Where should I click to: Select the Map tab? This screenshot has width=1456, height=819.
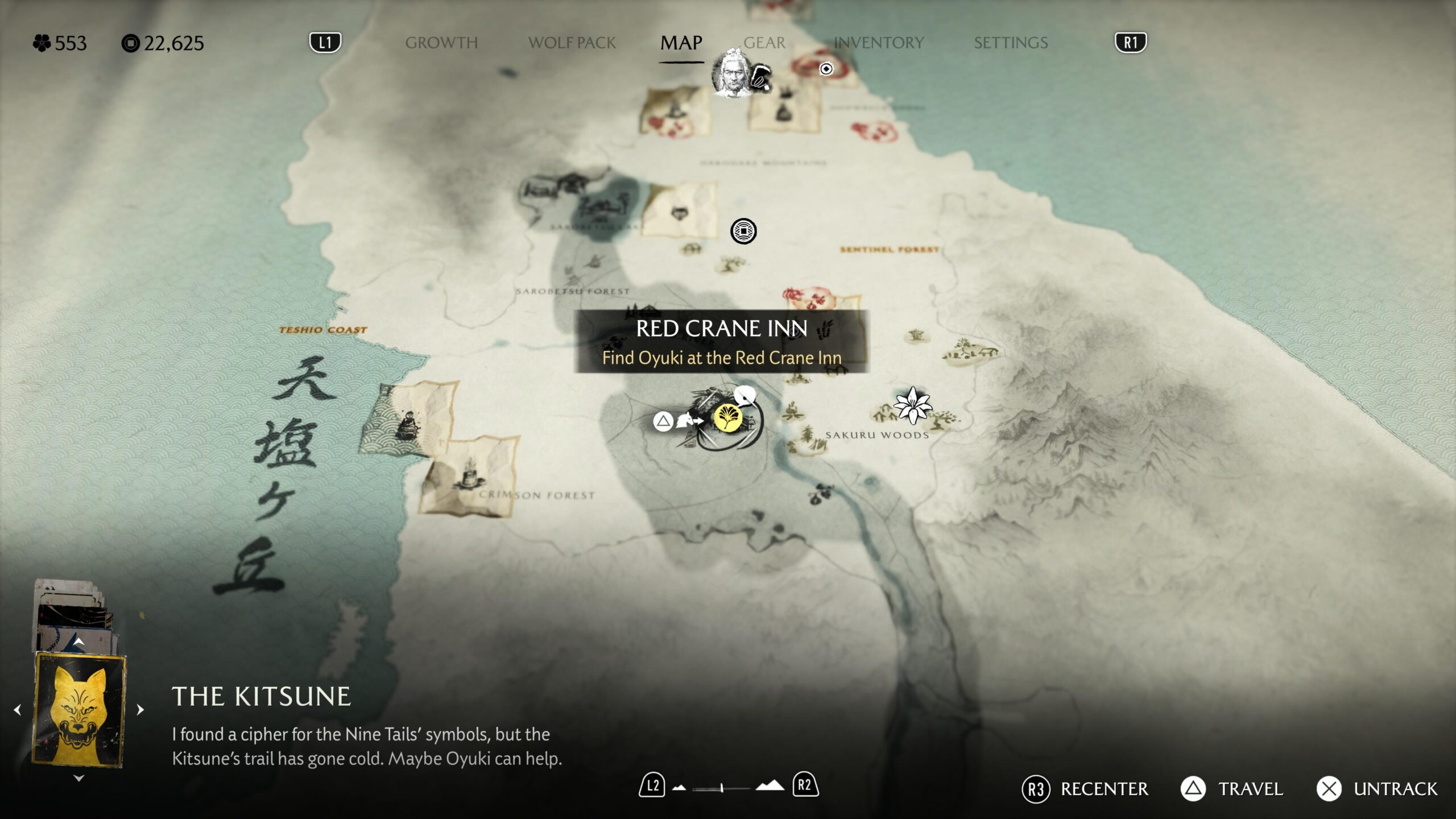click(x=681, y=43)
